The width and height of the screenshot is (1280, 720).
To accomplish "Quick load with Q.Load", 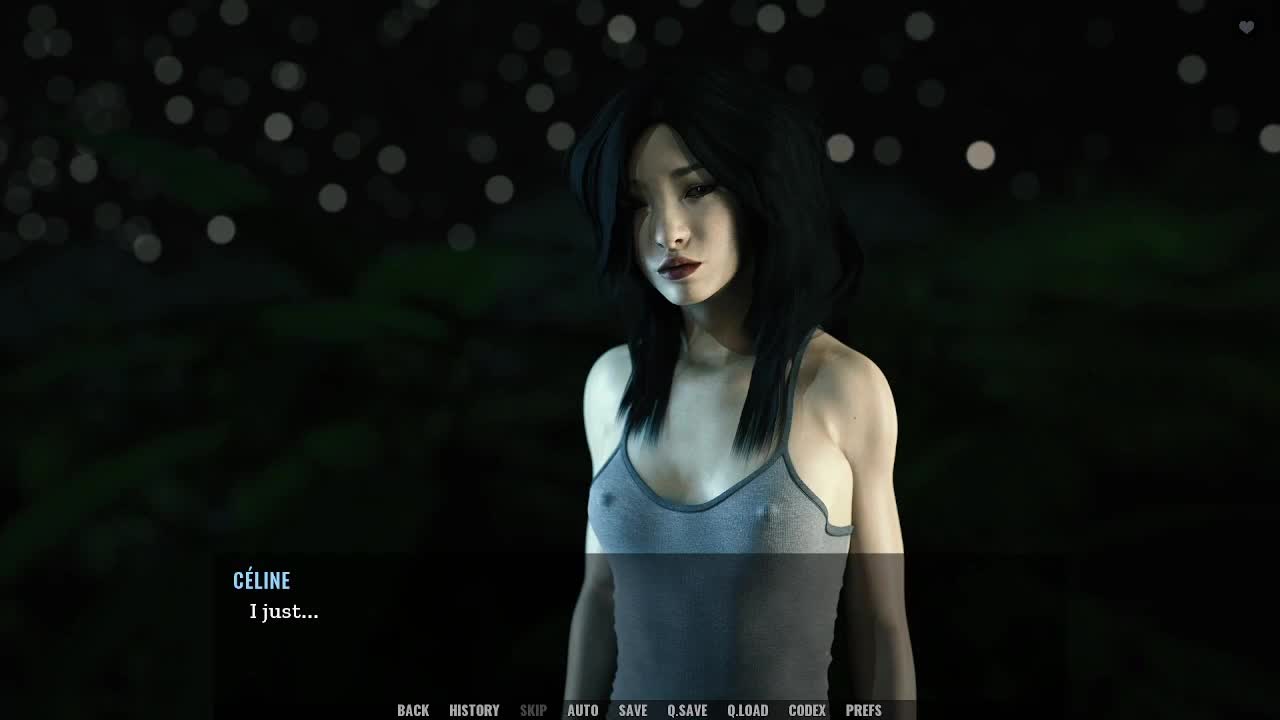I will tap(747, 710).
